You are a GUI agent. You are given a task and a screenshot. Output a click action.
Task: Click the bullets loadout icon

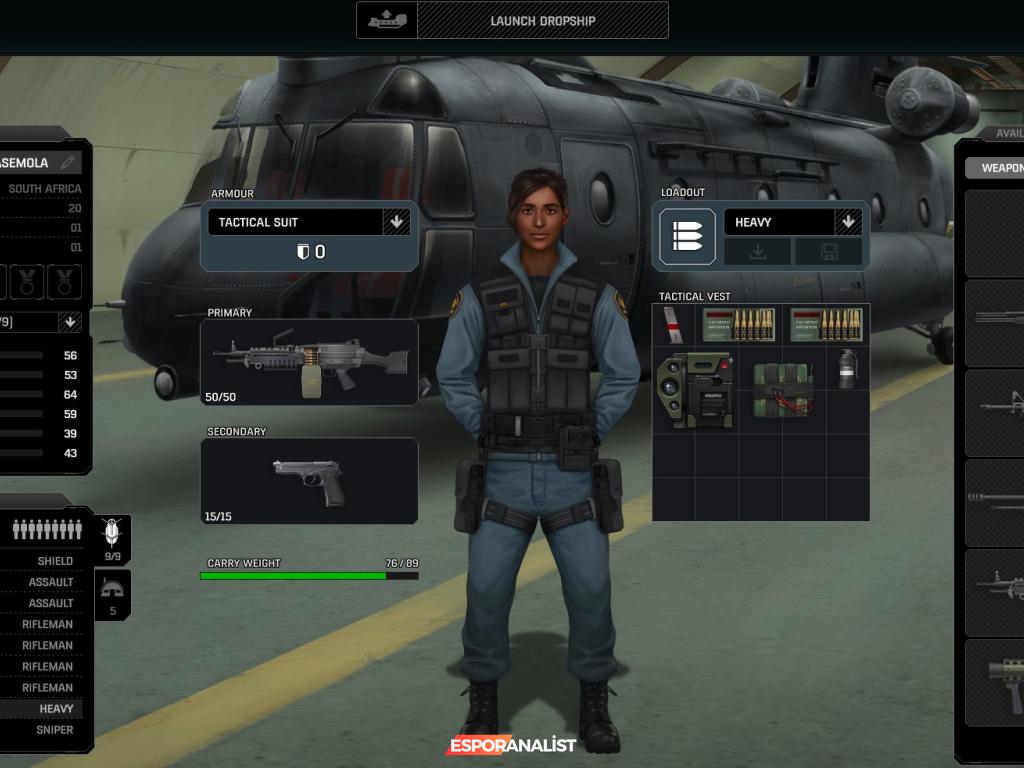687,237
